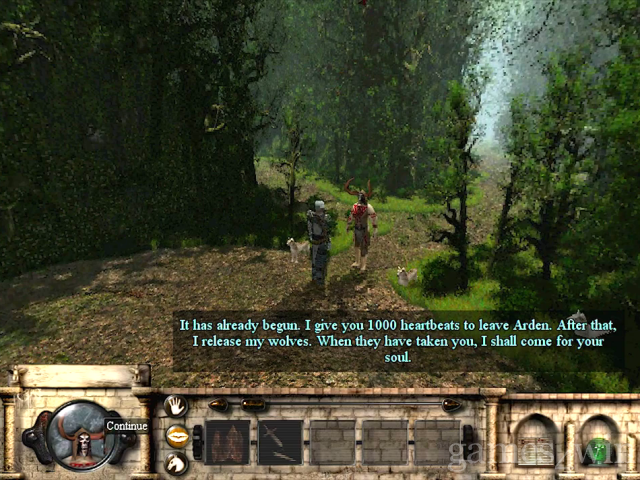Select the horse head icon

coord(176,463)
